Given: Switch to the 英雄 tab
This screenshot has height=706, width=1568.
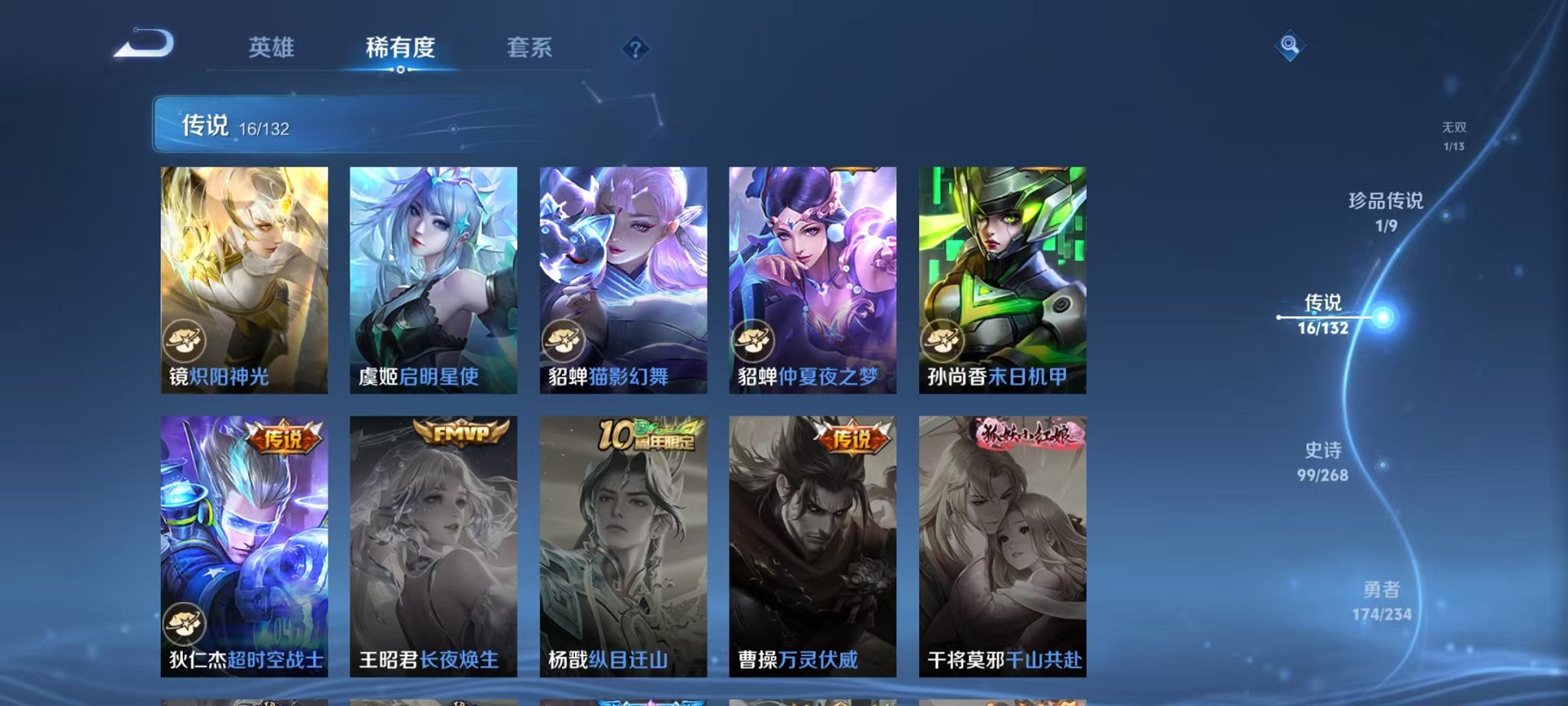Looking at the screenshot, I should click(x=271, y=48).
